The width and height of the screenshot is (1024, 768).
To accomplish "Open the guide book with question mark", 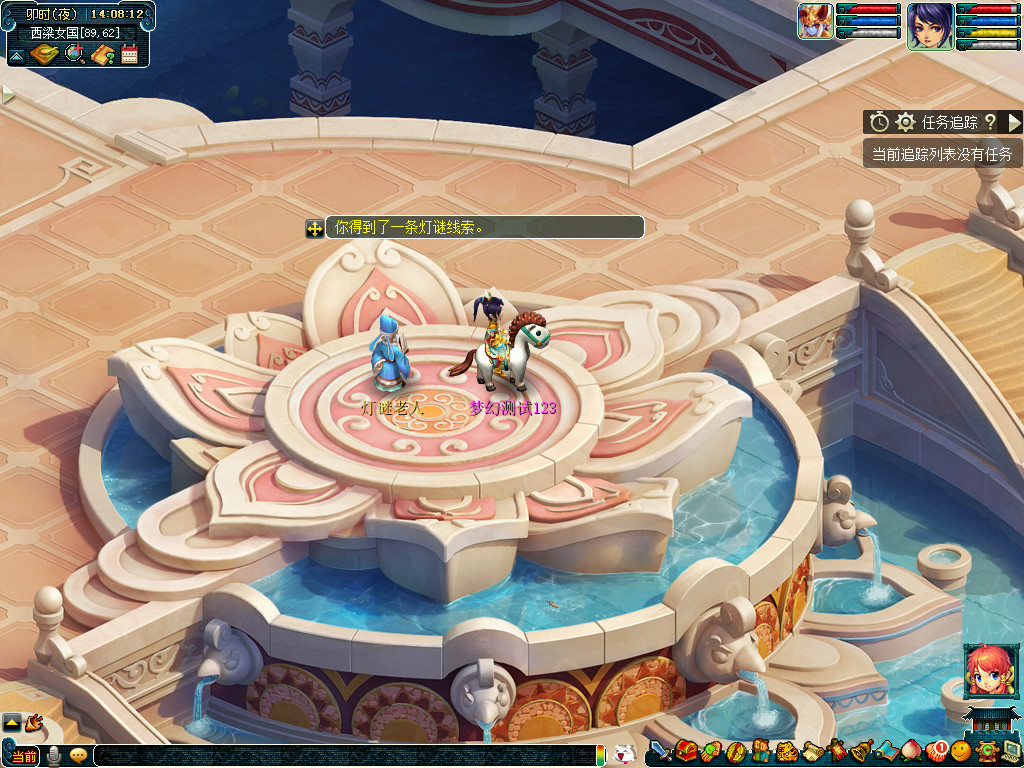I will pos(102,54).
